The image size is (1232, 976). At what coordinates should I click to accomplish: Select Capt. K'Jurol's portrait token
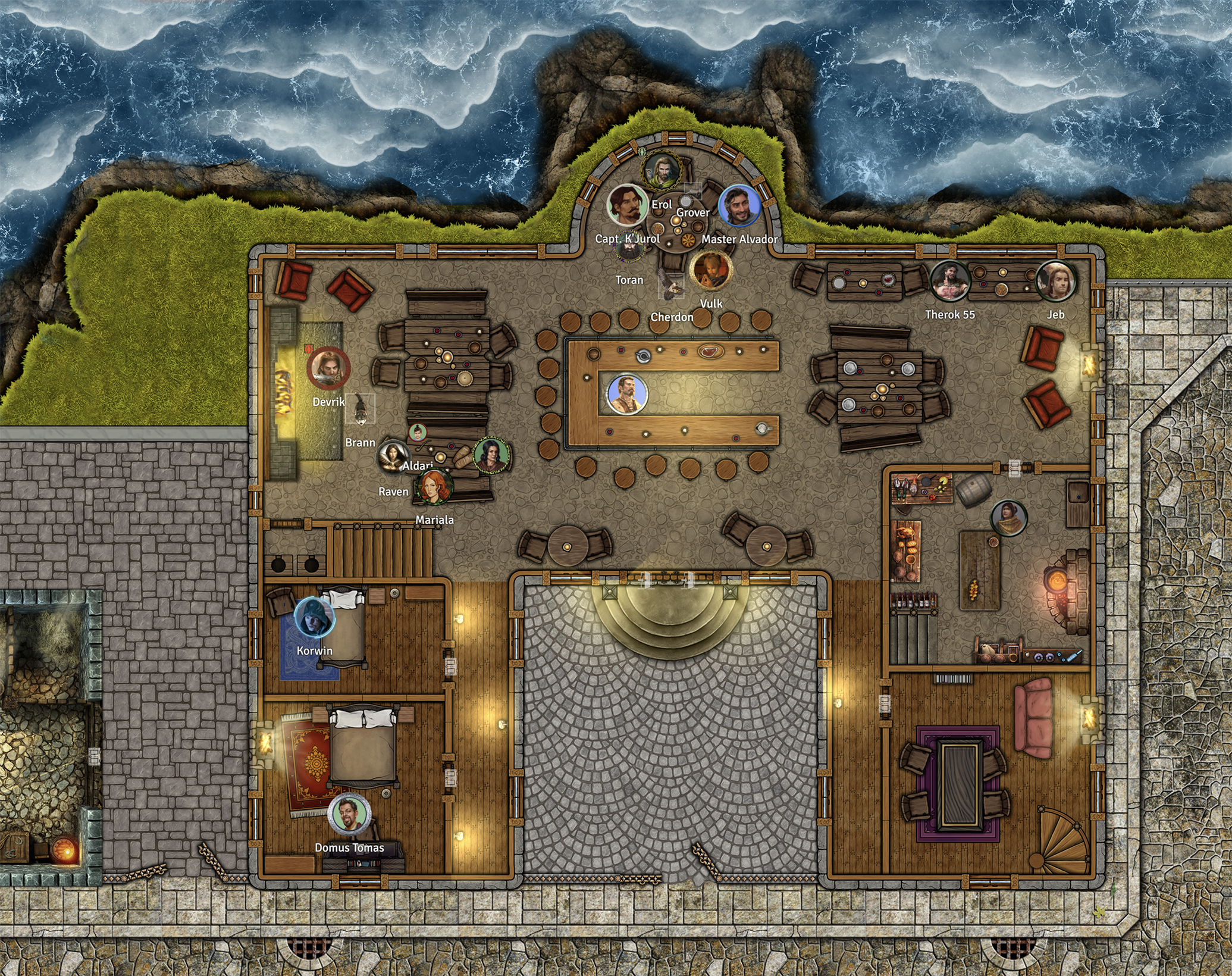[627, 205]
